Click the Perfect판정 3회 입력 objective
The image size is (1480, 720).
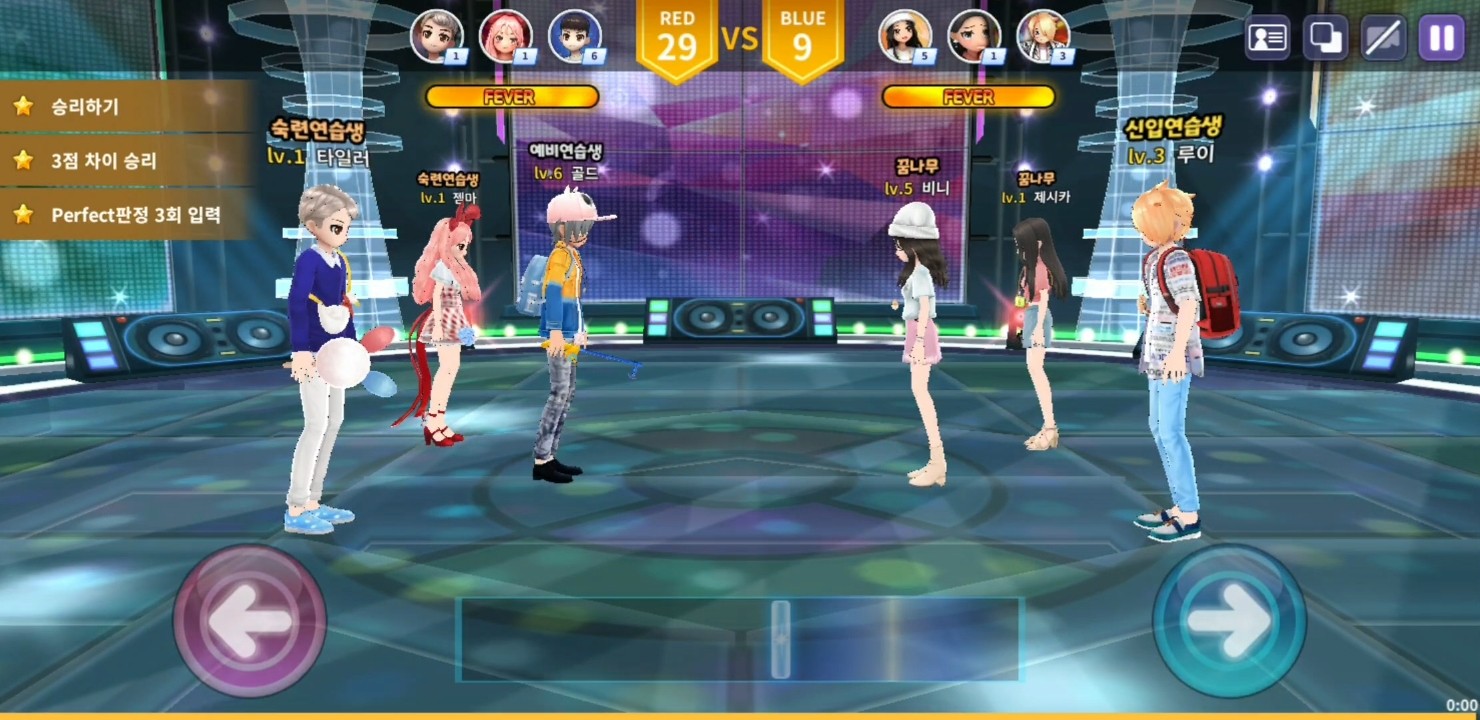click(x=125, y=214)
